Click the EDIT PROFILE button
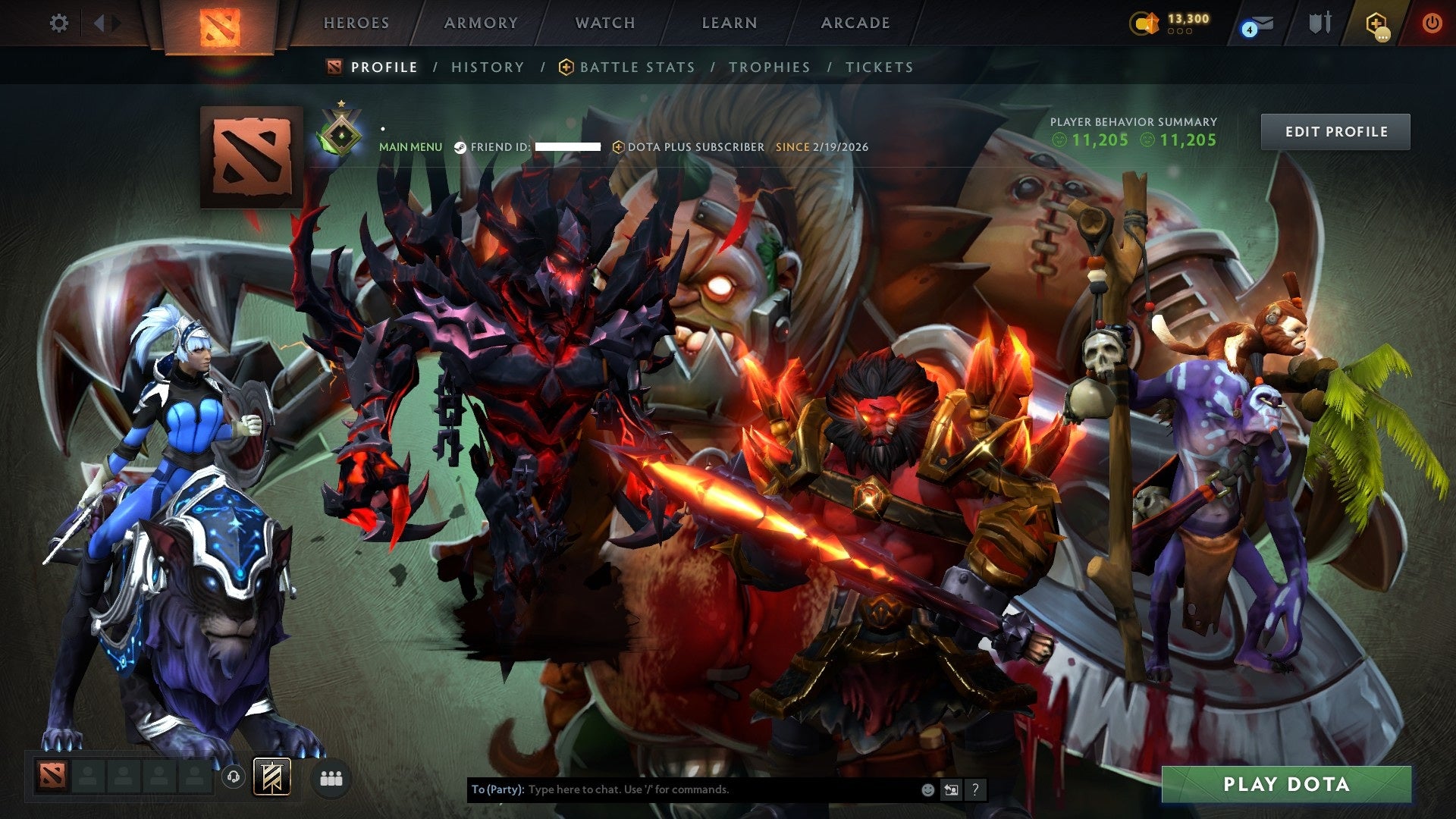 click(1335, 131)
